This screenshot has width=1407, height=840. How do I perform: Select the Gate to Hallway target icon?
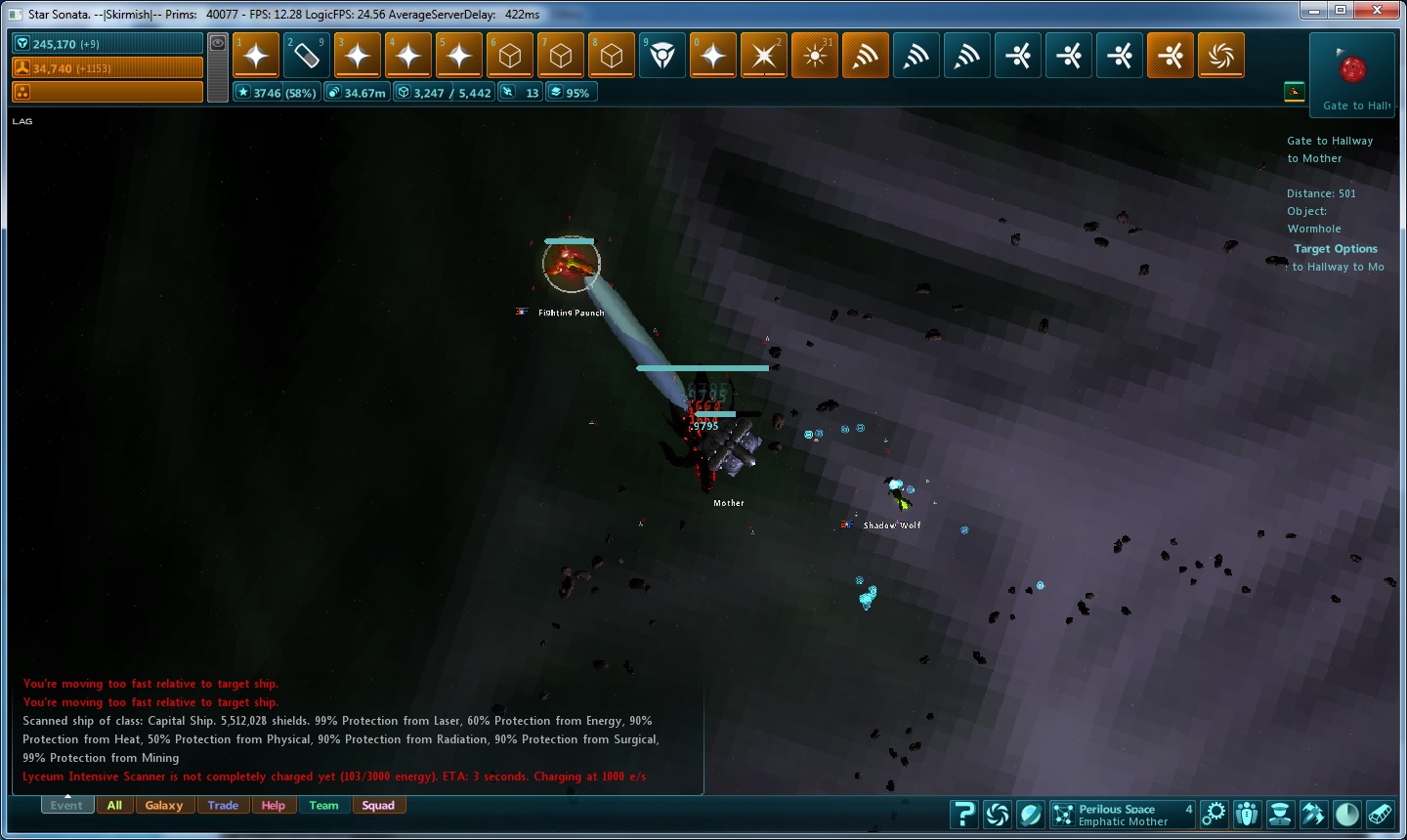pos(1352,69)
